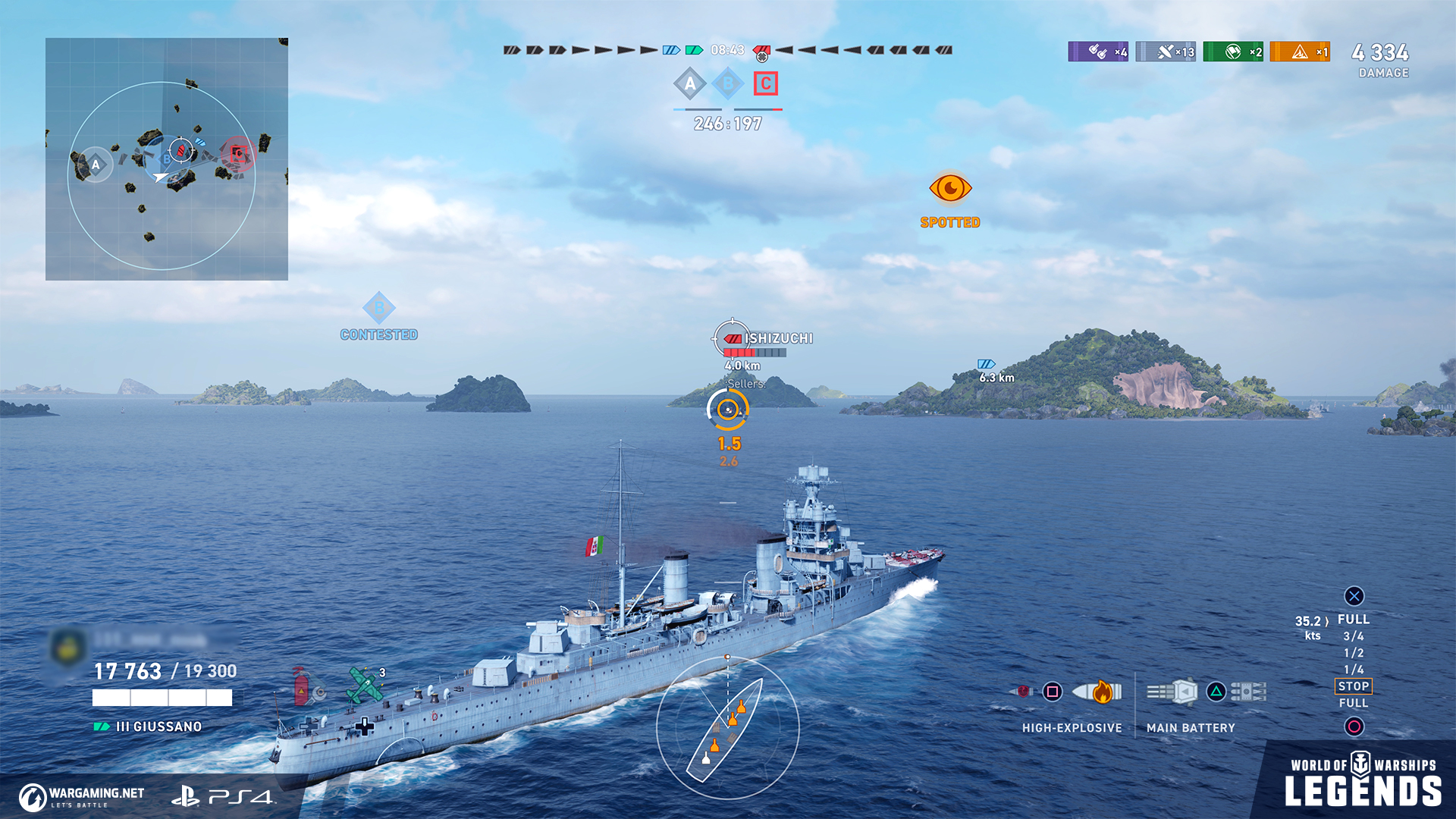Launch the green spotter aircraft consumable
This screenshot has width=1456, height=819.
[x=365, y=684]
